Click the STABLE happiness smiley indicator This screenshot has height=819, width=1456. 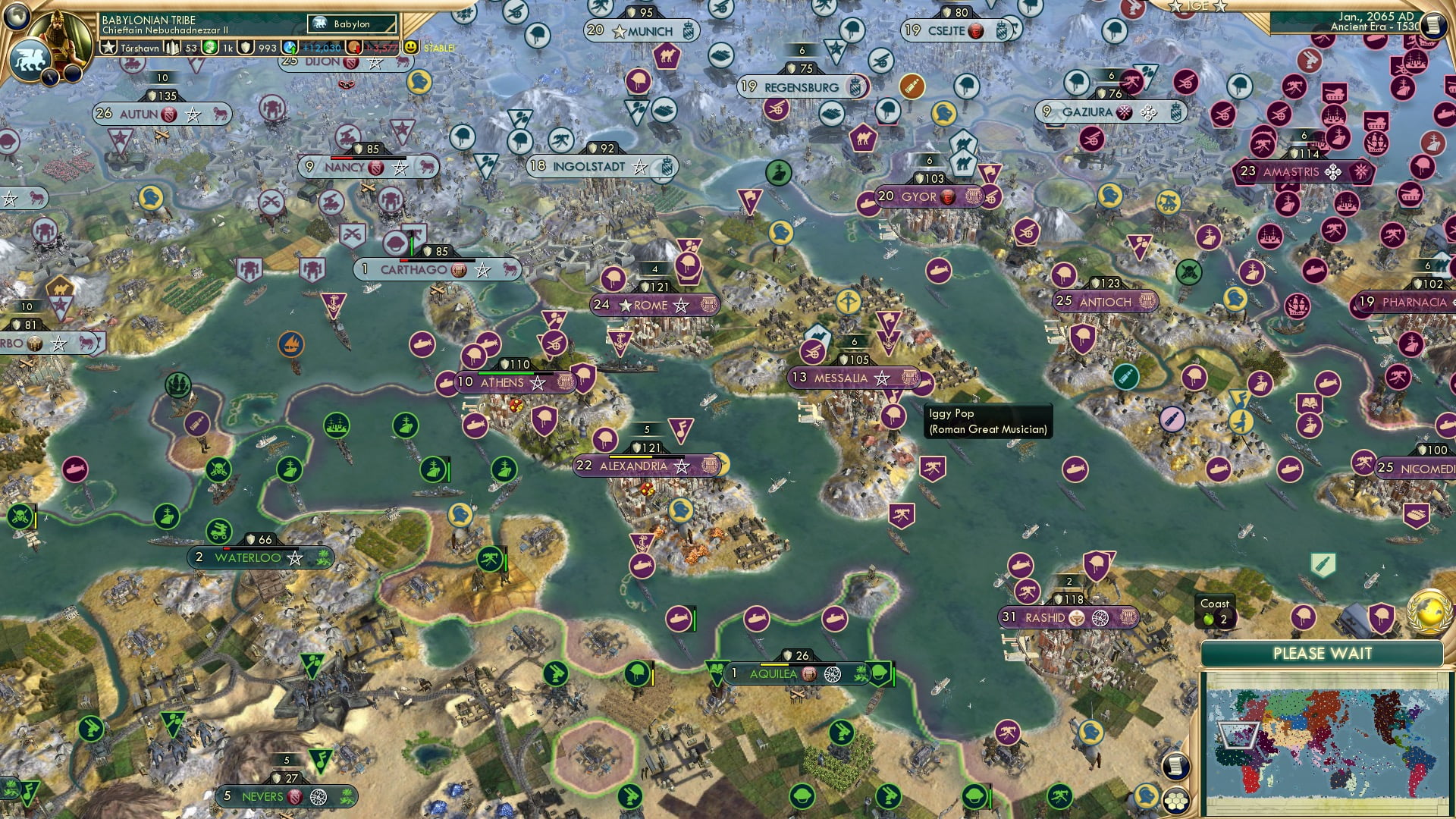pyautogui.click(x=409, y=47)
